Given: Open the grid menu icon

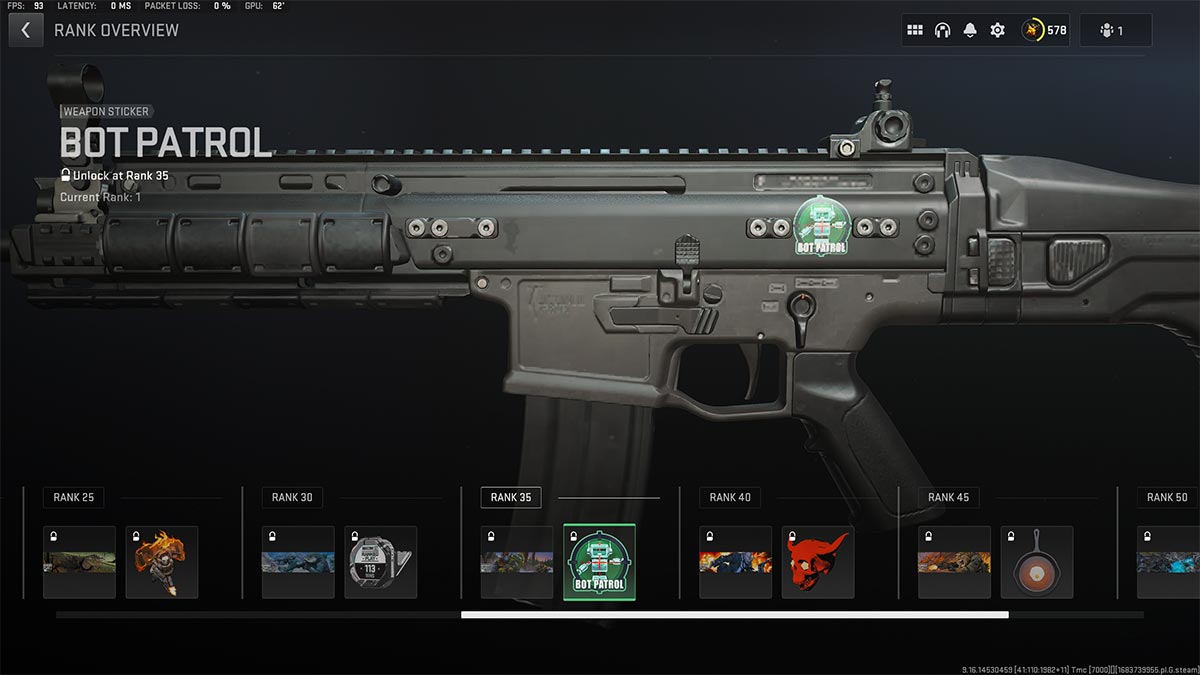Looking at the screenshot, I should 914,30.
